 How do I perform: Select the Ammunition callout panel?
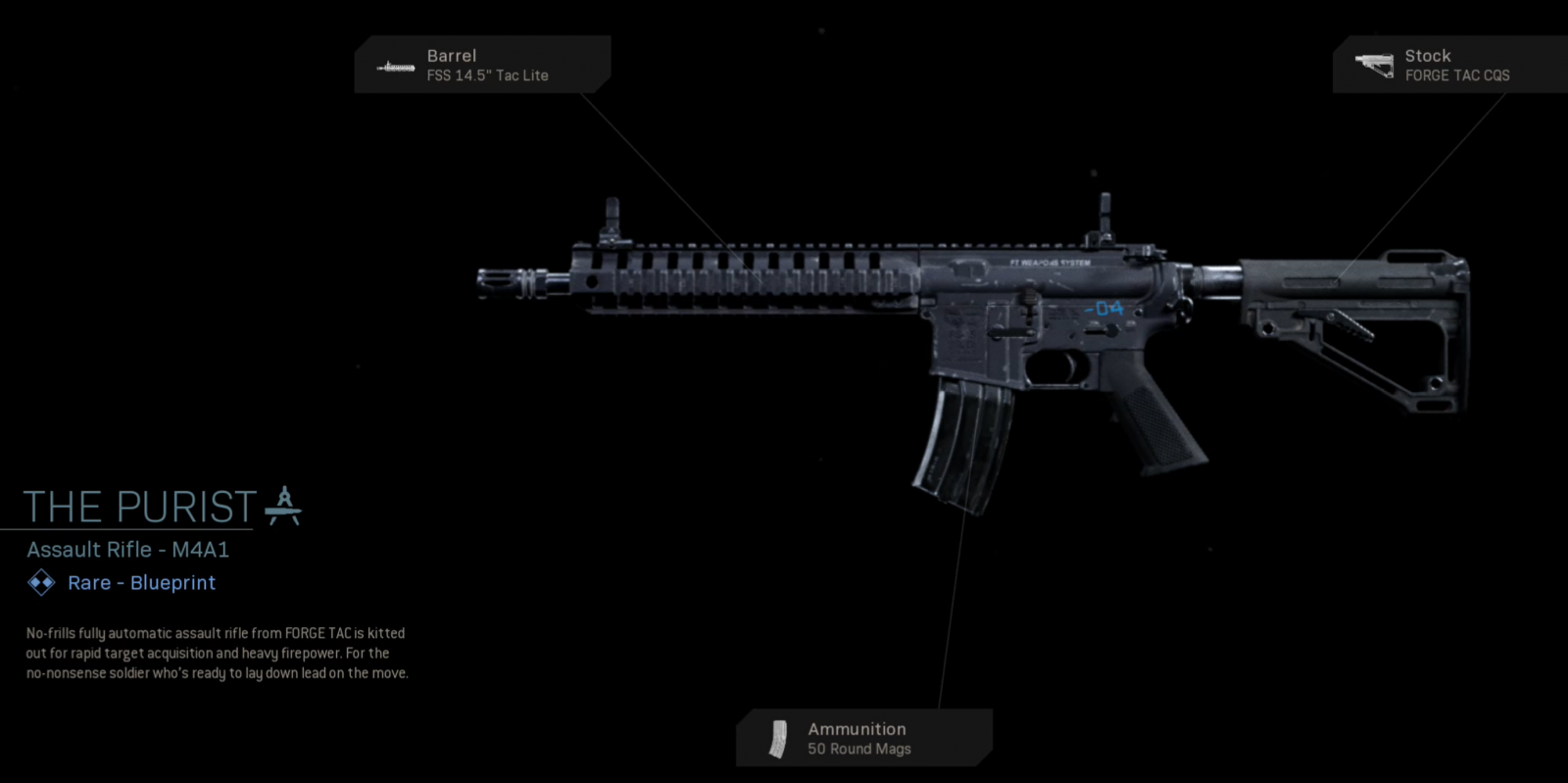coord(862,737)
